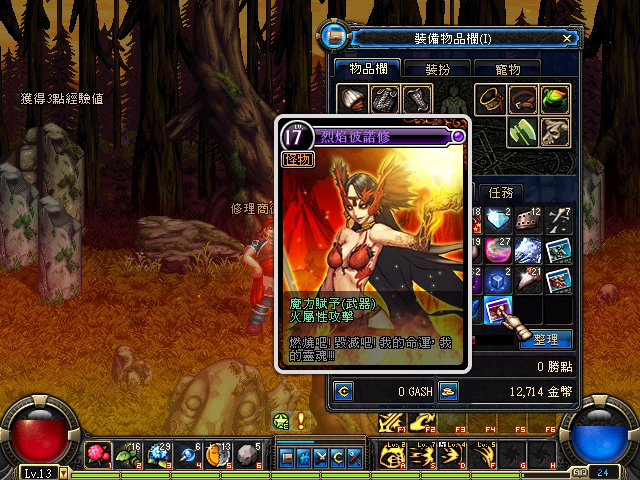The image size is (640, 480).
Task: Click the yellow exclamation notification icon
Action: pos(300,421)
